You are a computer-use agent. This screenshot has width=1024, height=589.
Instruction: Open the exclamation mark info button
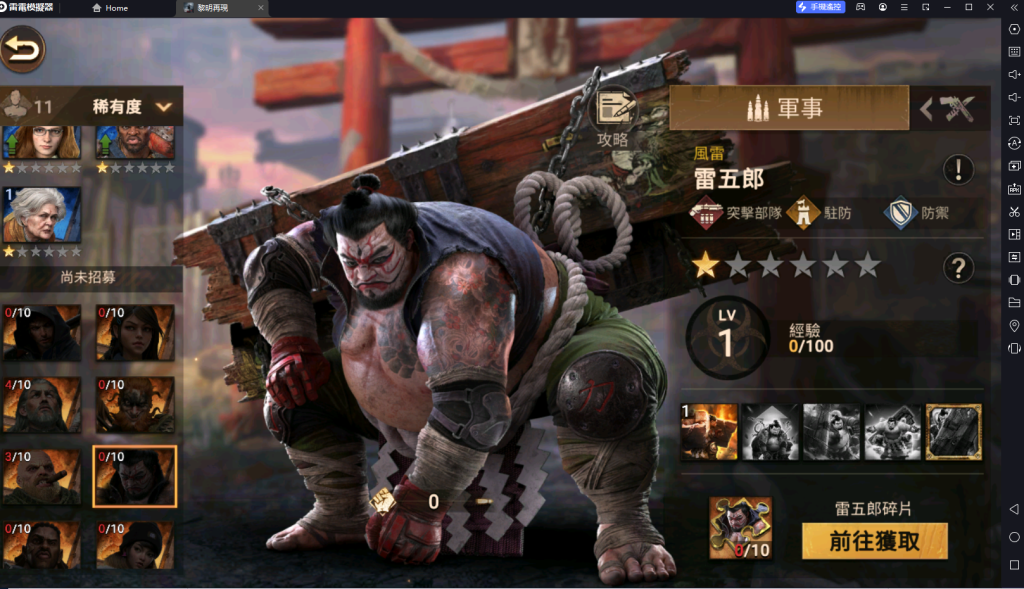point(958,169)
